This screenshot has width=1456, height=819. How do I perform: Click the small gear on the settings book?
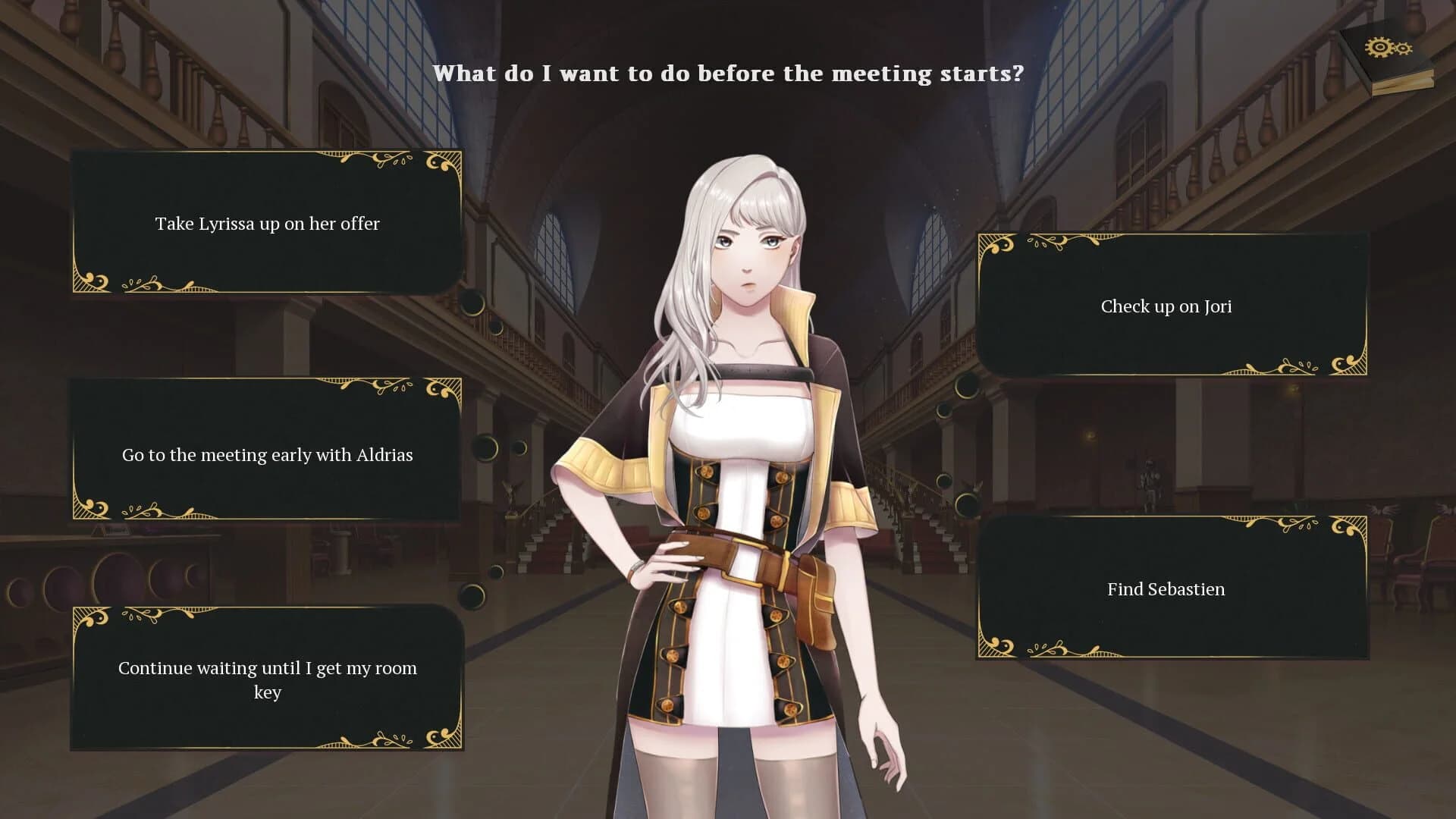pyautogui.click(x=1403, y=49)
